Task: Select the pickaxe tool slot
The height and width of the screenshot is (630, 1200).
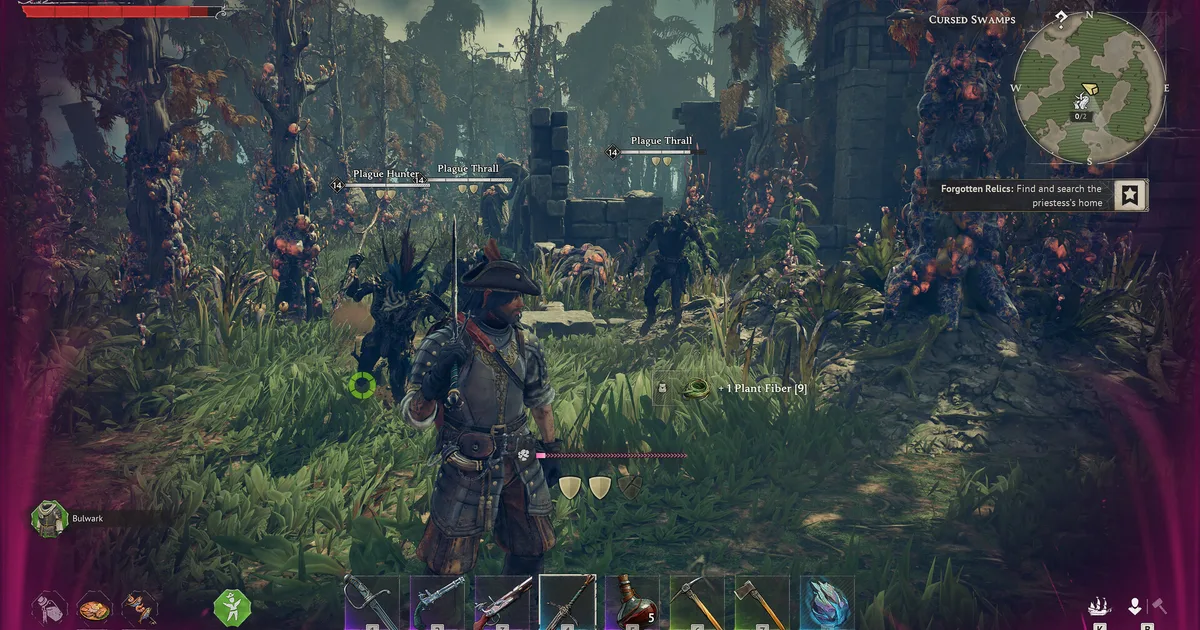Action: [x=697, y=602]
